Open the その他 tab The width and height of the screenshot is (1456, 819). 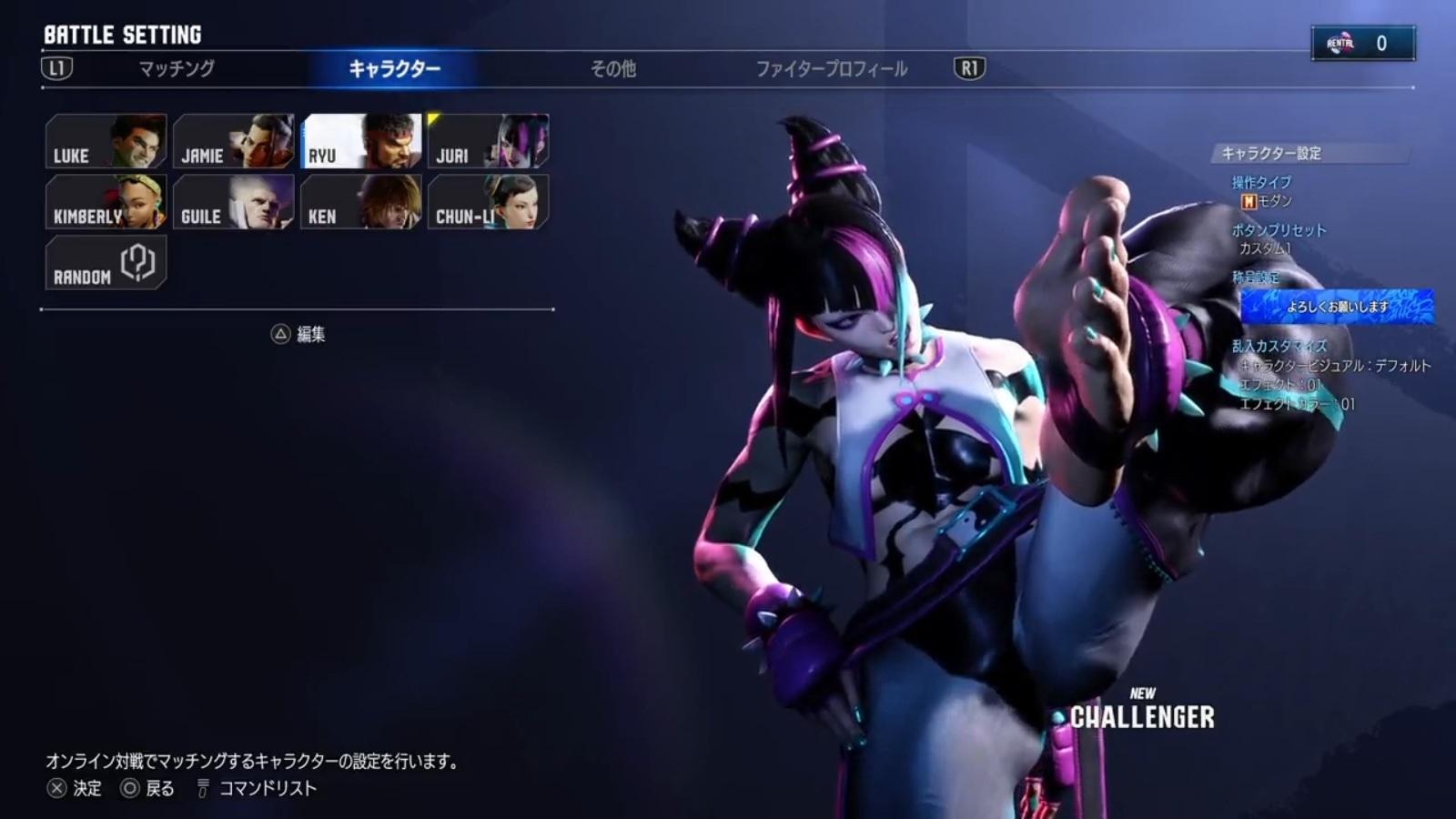pyautogui.click(x=612, y=68)
